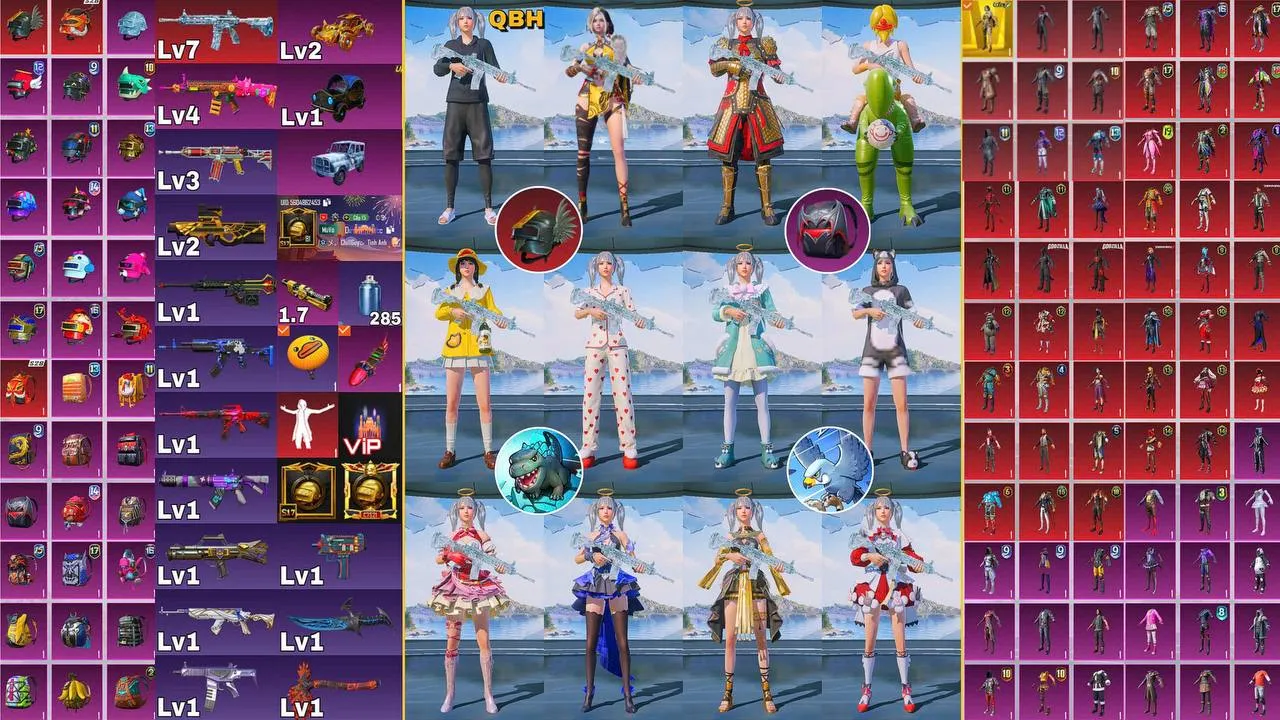This screenshot has width=1280, height=720.
Task: Choose the white jeep vehicle skin
Action: tap(340, 160)
